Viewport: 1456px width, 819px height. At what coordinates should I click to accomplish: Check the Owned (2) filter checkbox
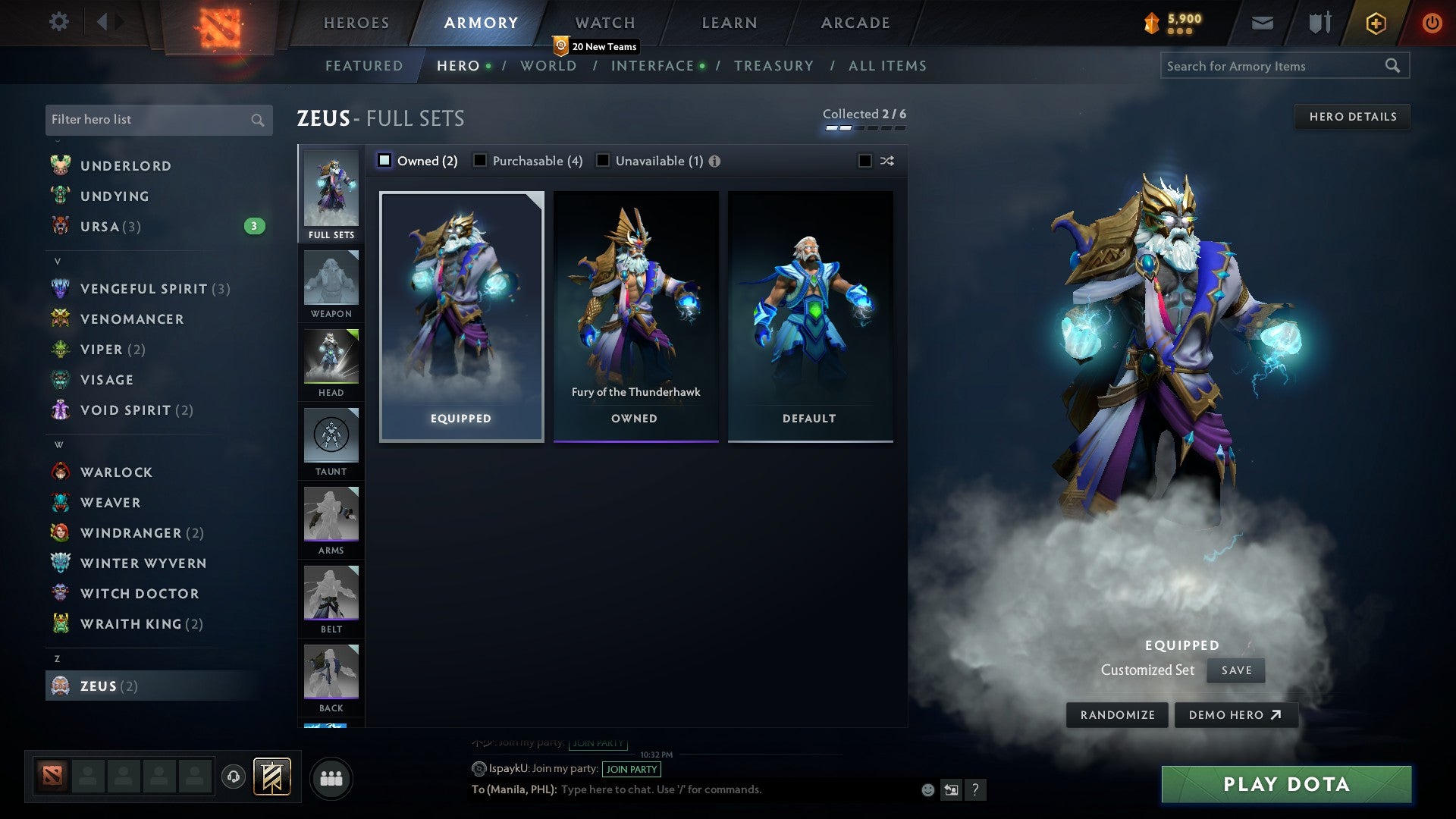(385, 160)
